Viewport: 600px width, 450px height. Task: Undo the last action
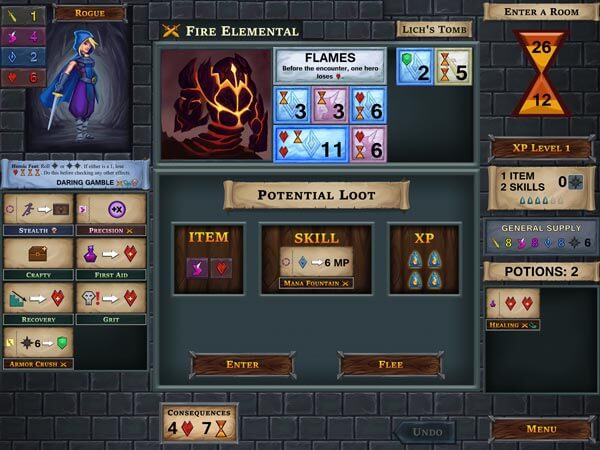coord(427,431)
